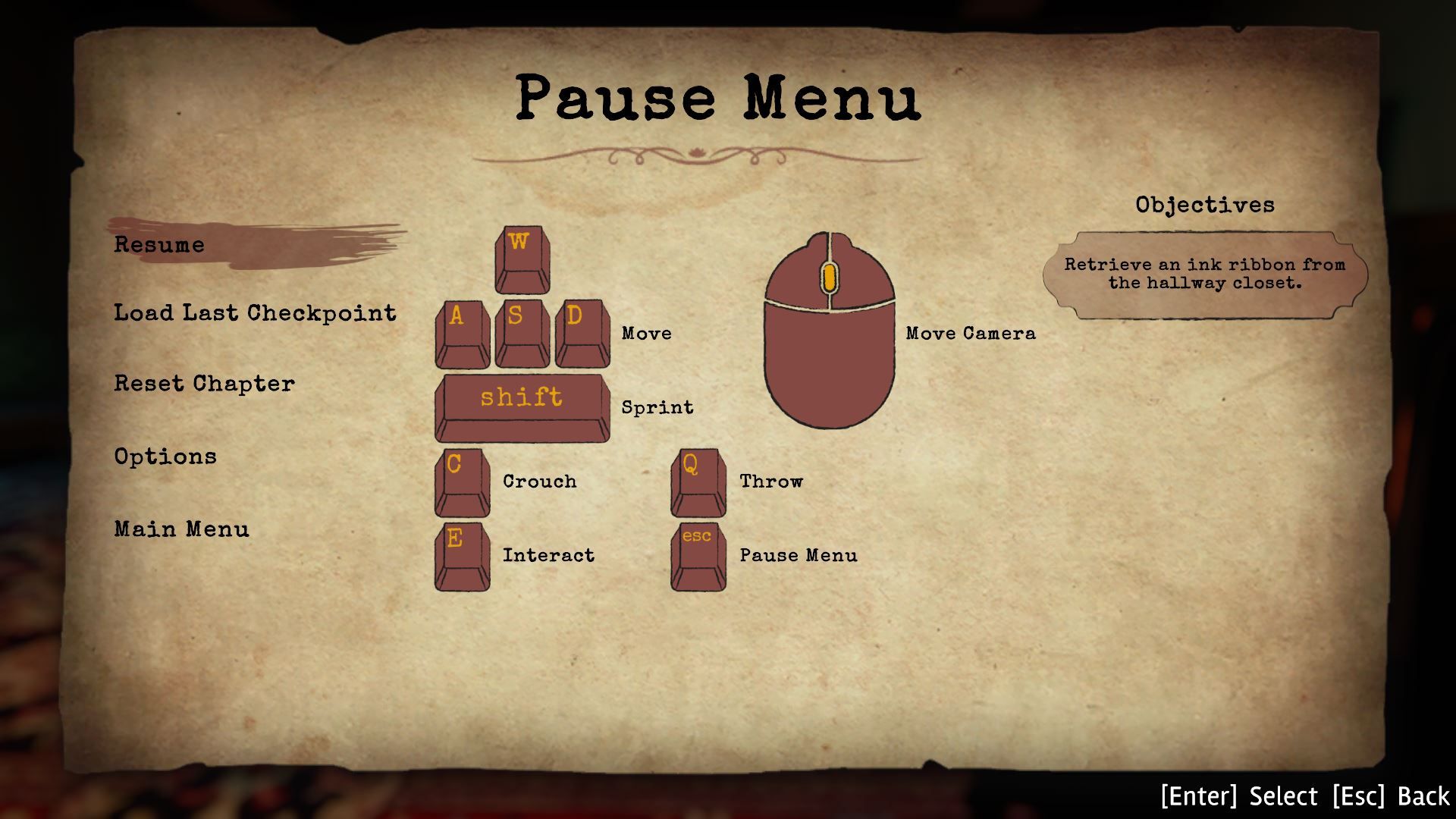Load Last Checkpoint from pause menu
Image resolution: width=1456 pixels, height=819 pixels.
255,312
